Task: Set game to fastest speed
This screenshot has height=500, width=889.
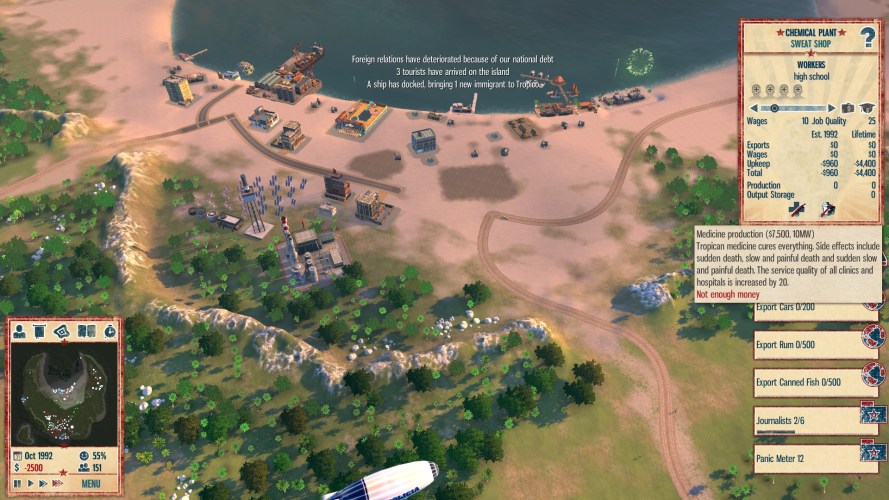Action: (x=58, y=483)
